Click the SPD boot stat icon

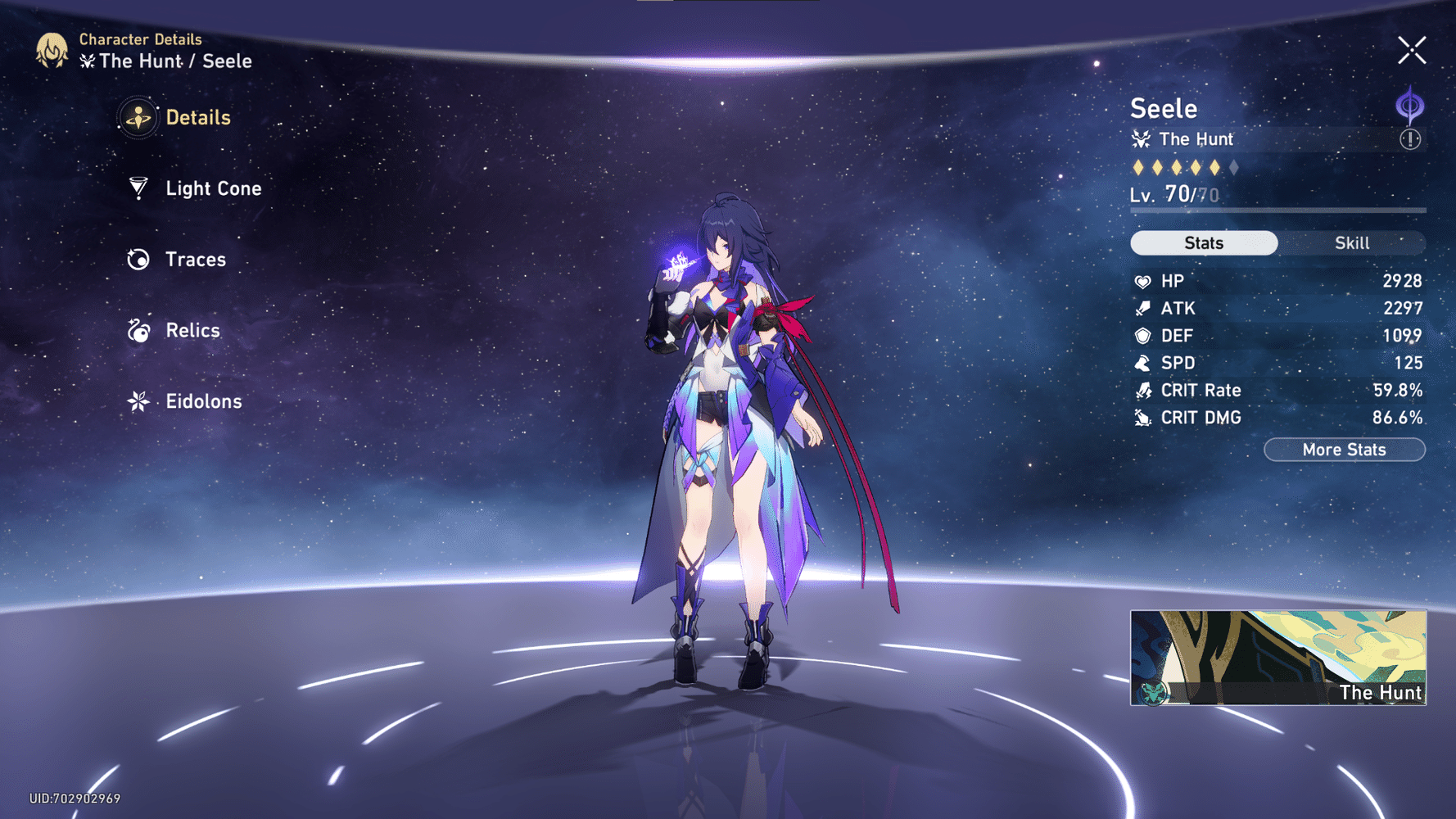point(1142,363)
